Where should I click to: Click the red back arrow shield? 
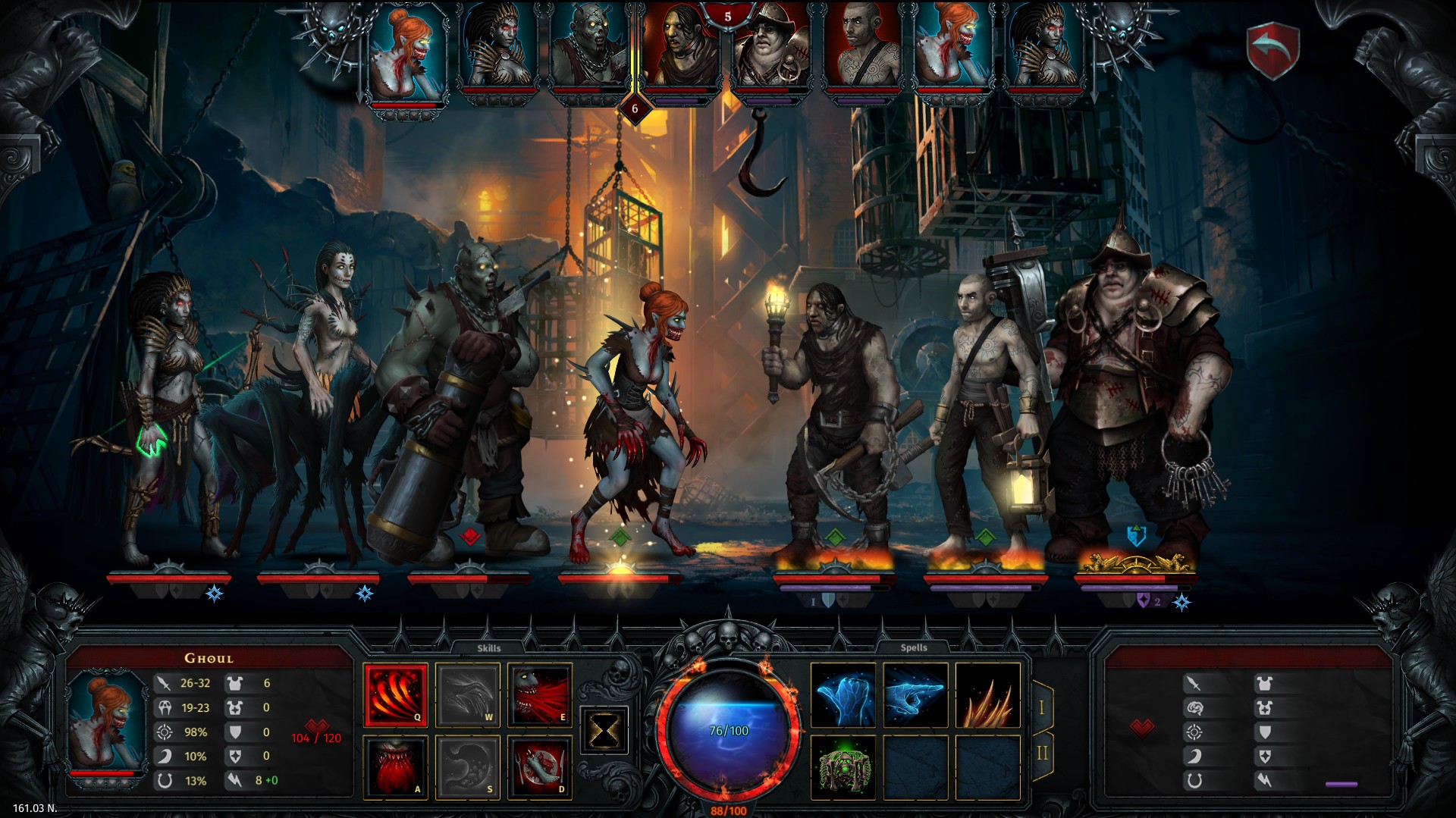tap(1274, 49)
